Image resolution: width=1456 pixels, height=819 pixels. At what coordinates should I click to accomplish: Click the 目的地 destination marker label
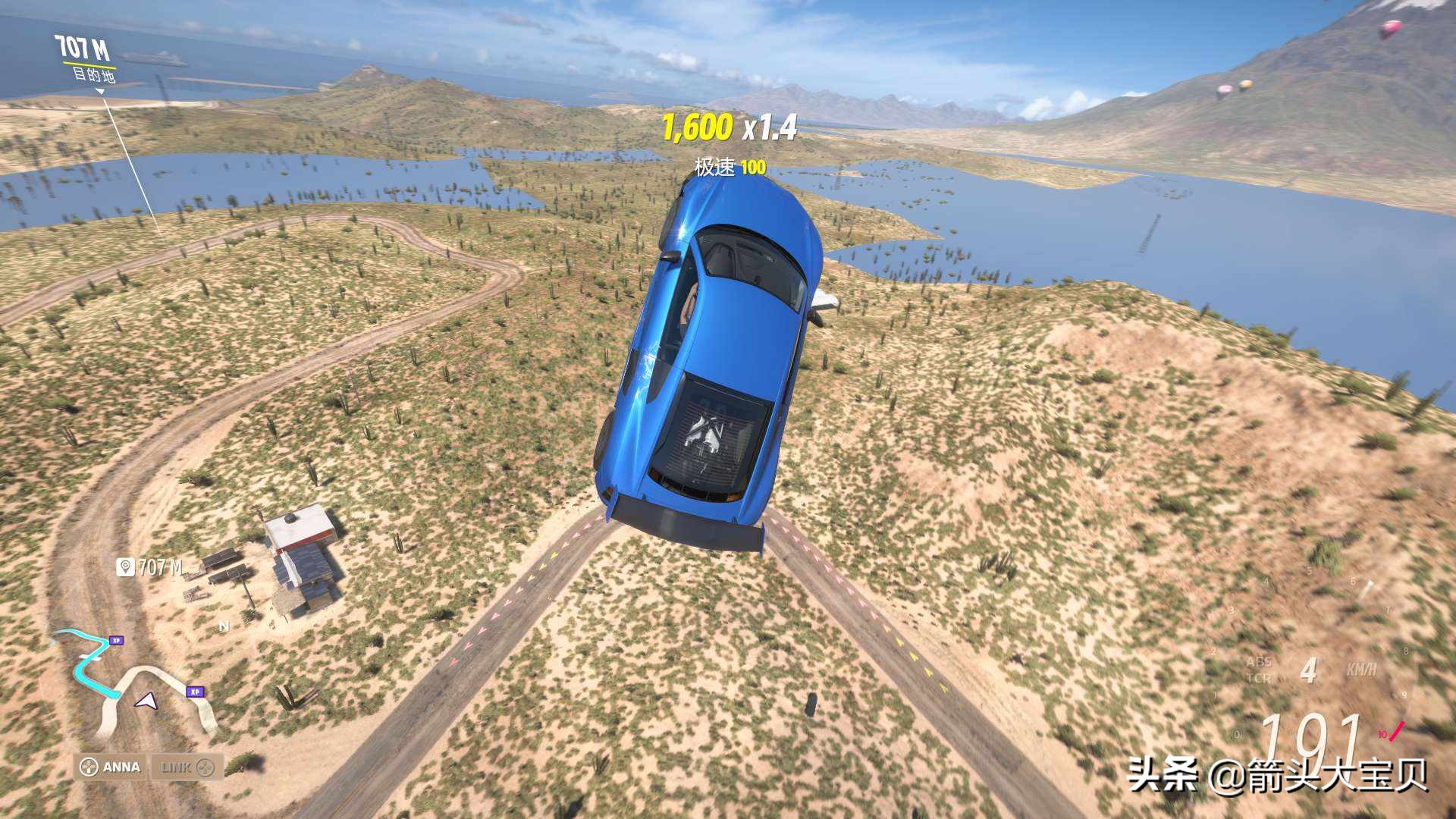click(95, 75)
